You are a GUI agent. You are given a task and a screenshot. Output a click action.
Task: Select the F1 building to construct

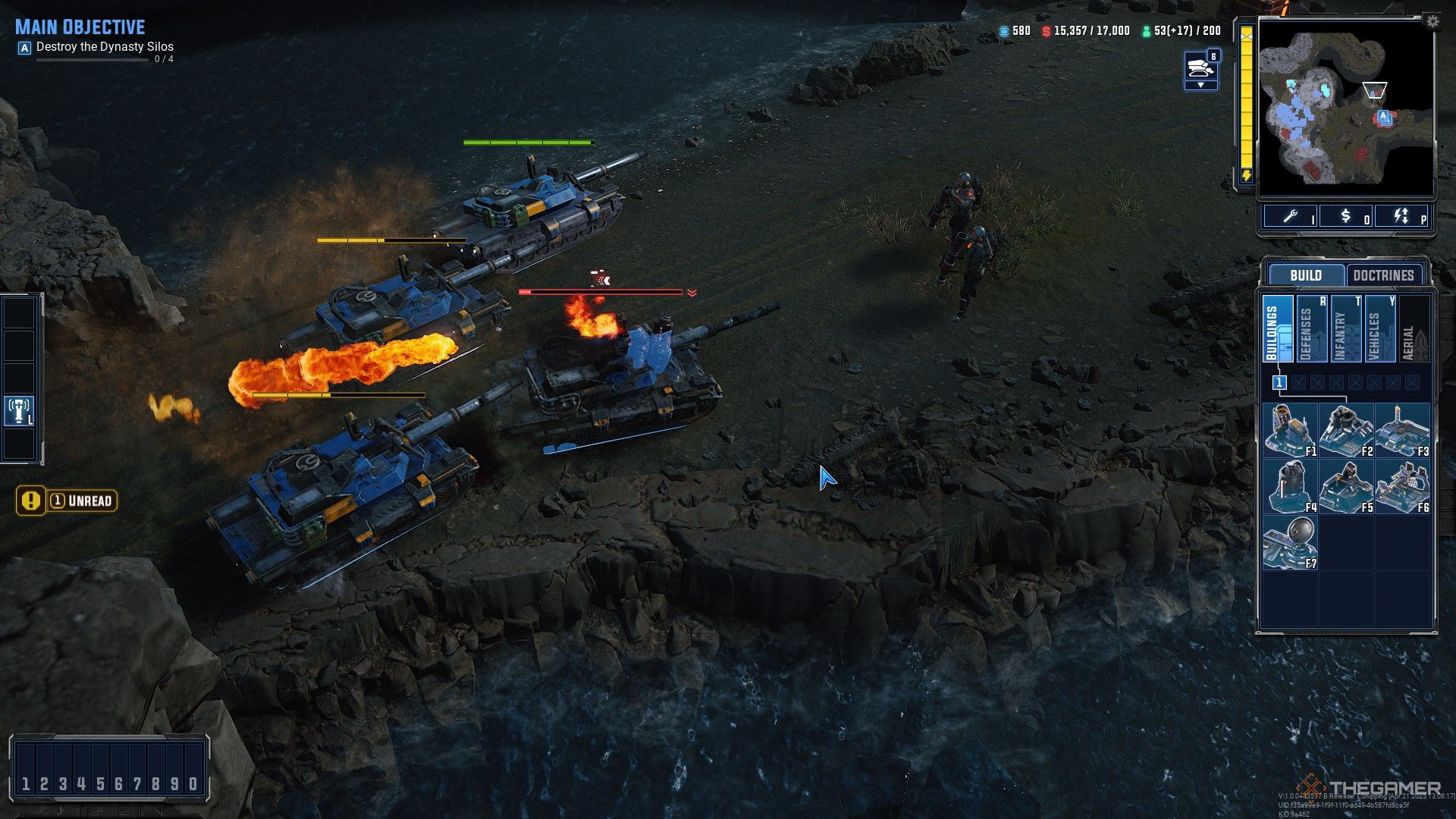(1290, 430)
